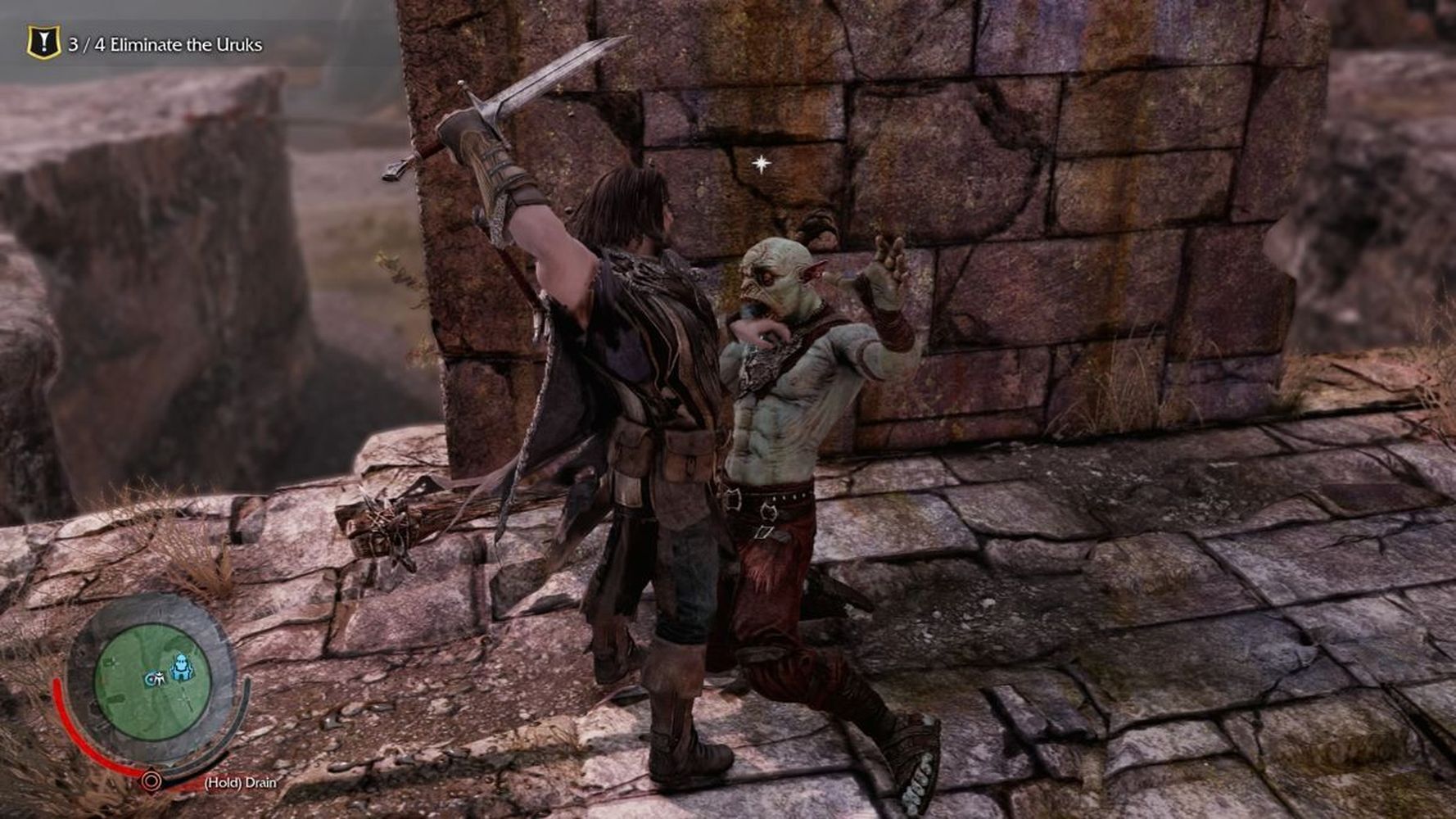Click the blue Uruk marker on the minimap
Image resolution: width=1456 pixels, height=819 pixels.
[181, 667]
